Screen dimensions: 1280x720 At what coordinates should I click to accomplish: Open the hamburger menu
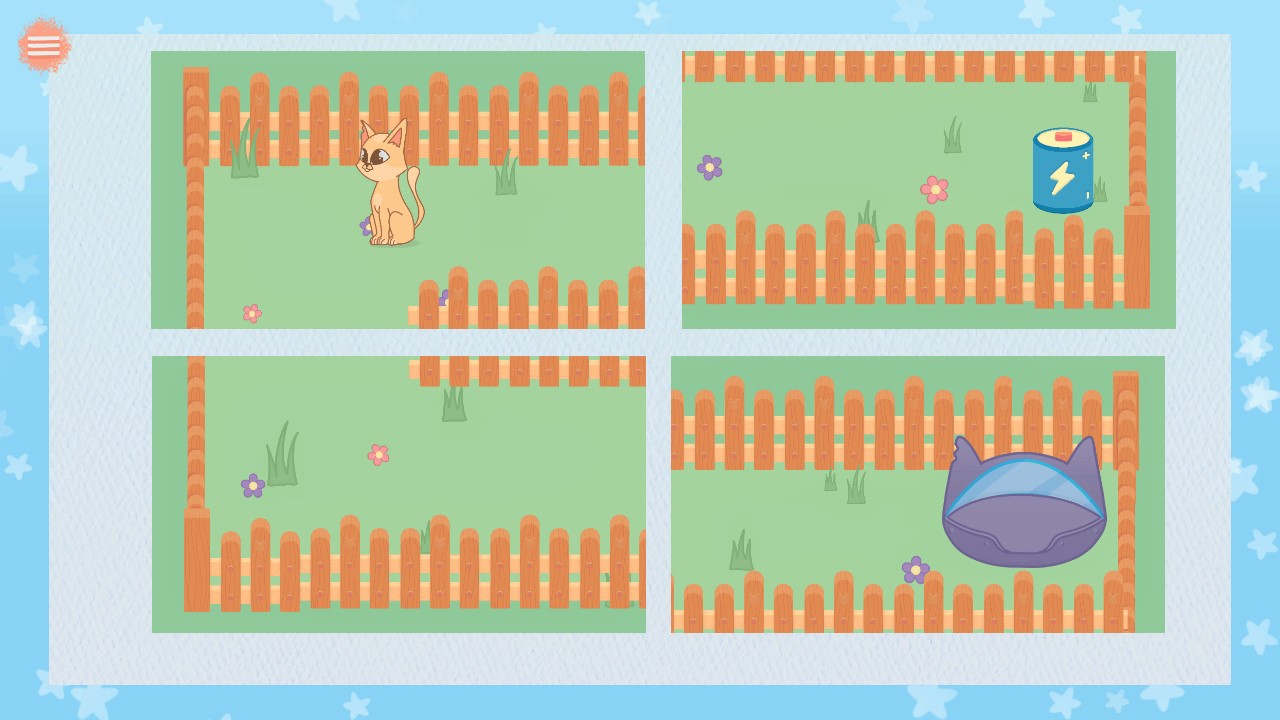pos(43,44)
